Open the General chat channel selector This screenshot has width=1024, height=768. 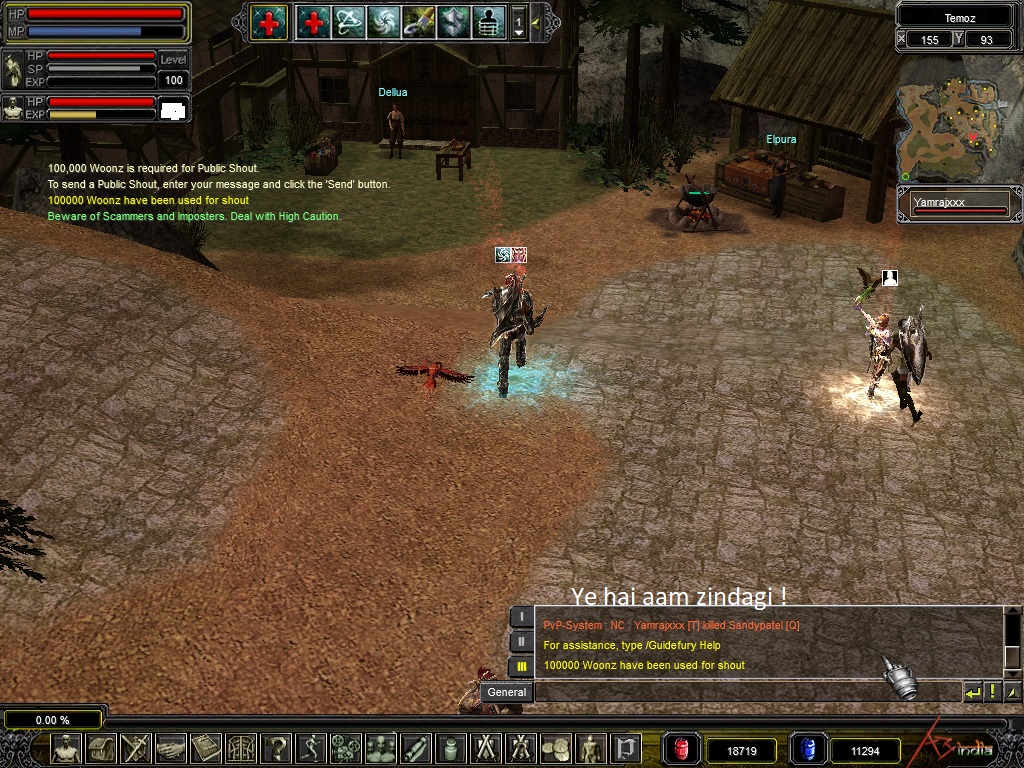click(x=507, y=692)
